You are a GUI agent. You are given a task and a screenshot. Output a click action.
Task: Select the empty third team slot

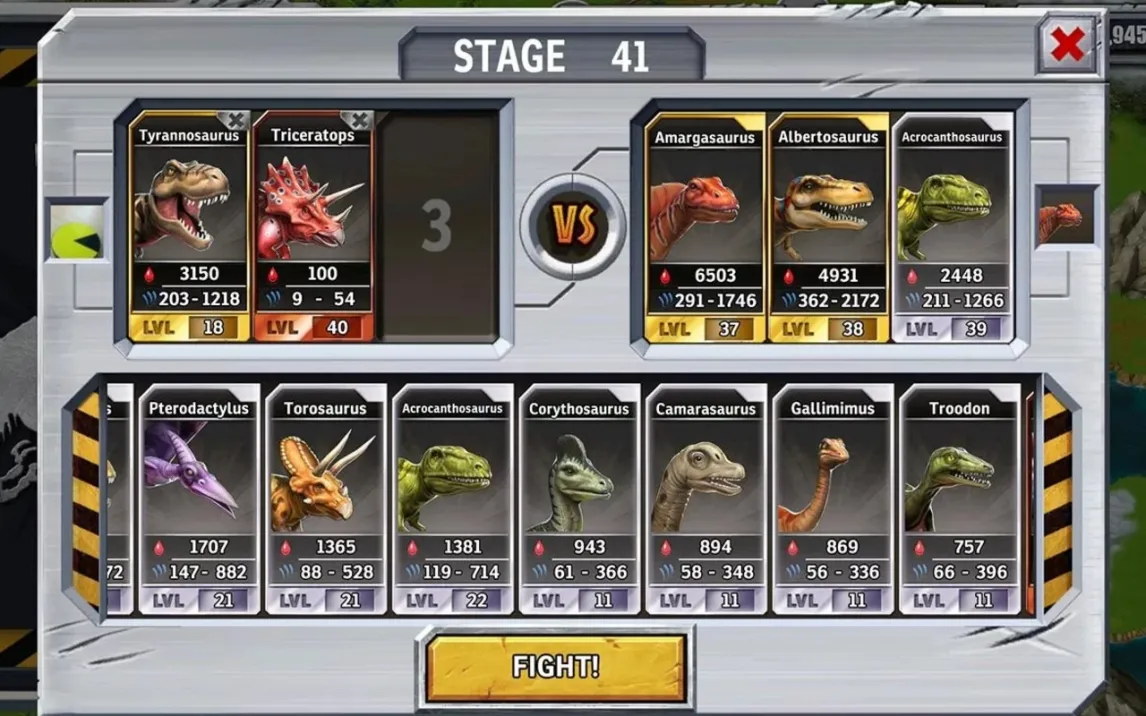437,227
